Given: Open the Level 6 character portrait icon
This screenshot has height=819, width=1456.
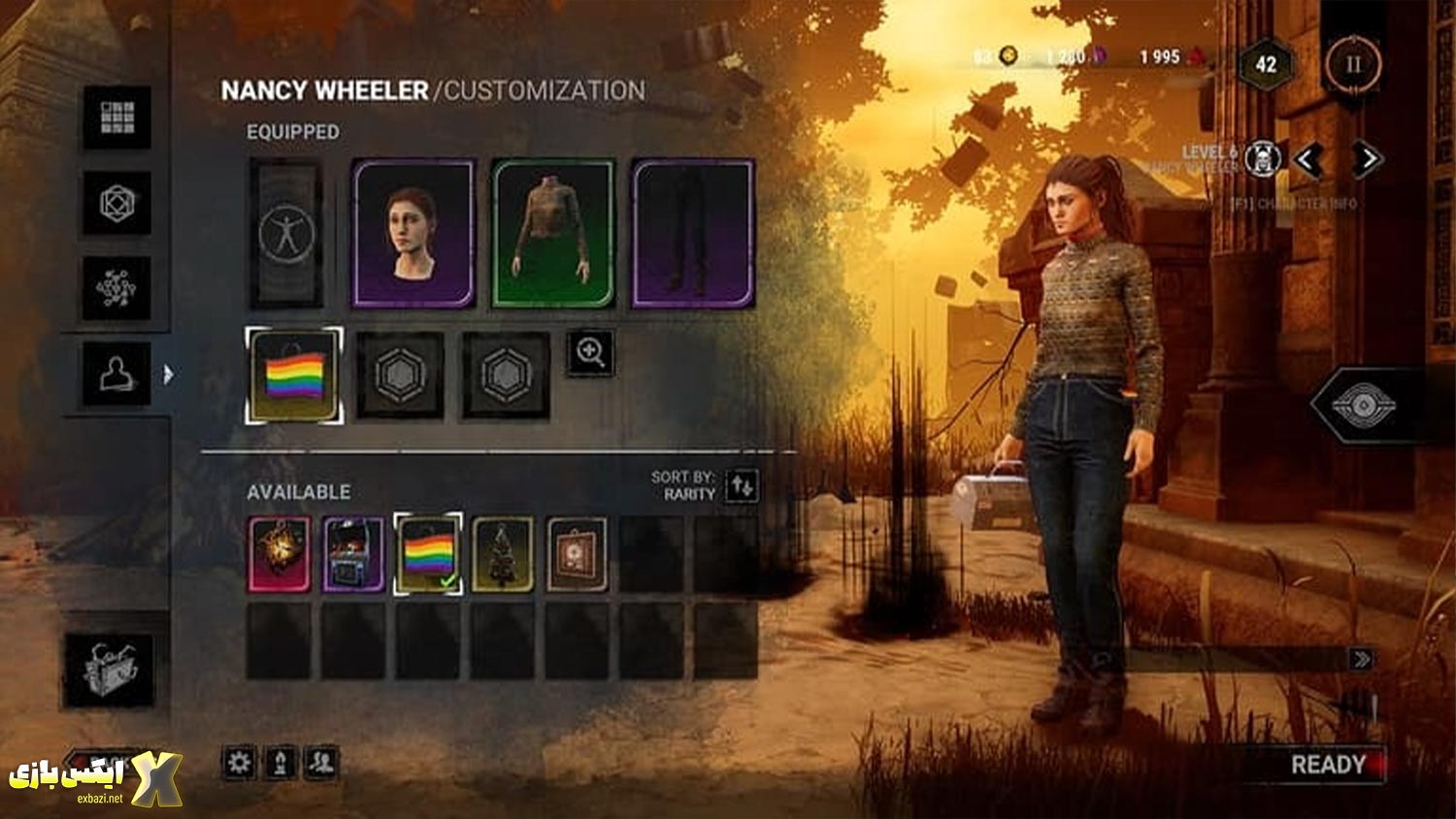Looking at the screenshot, I should [x=1263, y=157].
